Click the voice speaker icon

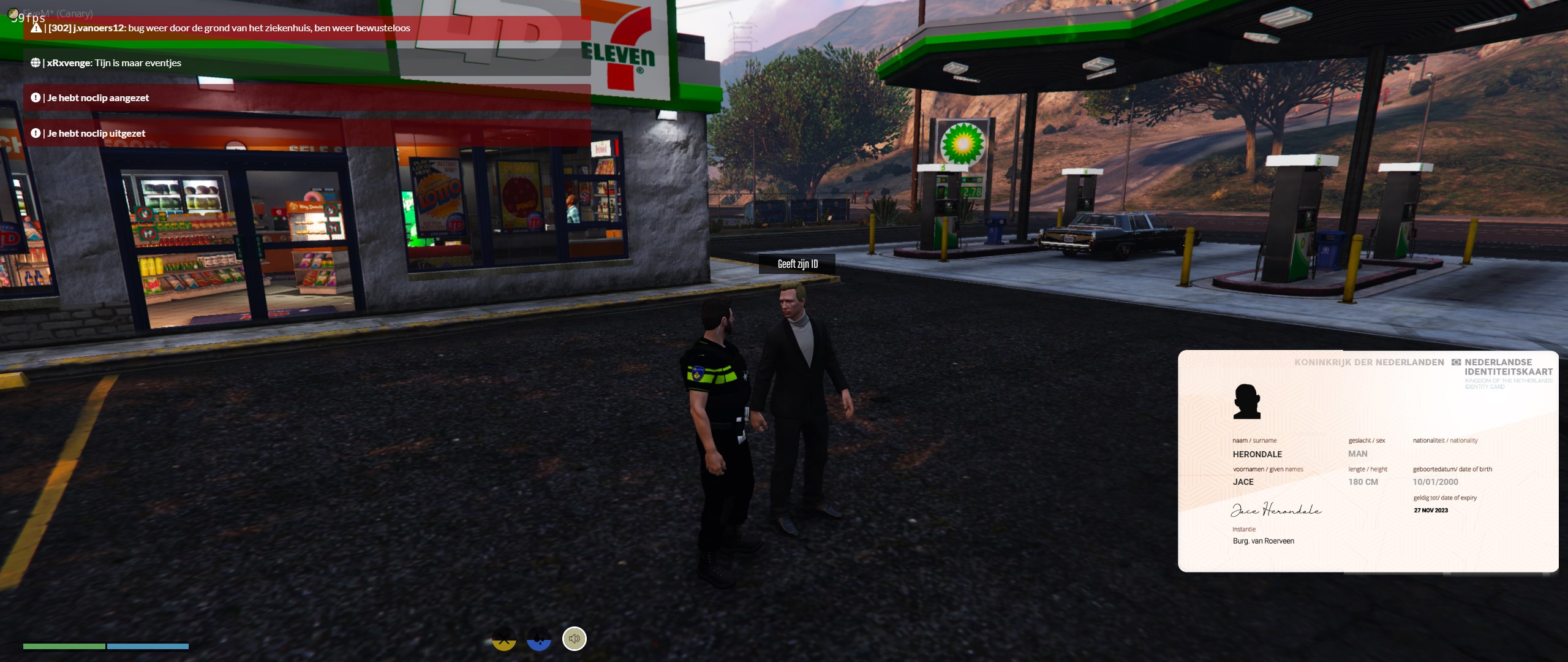[x=574, y=639]
